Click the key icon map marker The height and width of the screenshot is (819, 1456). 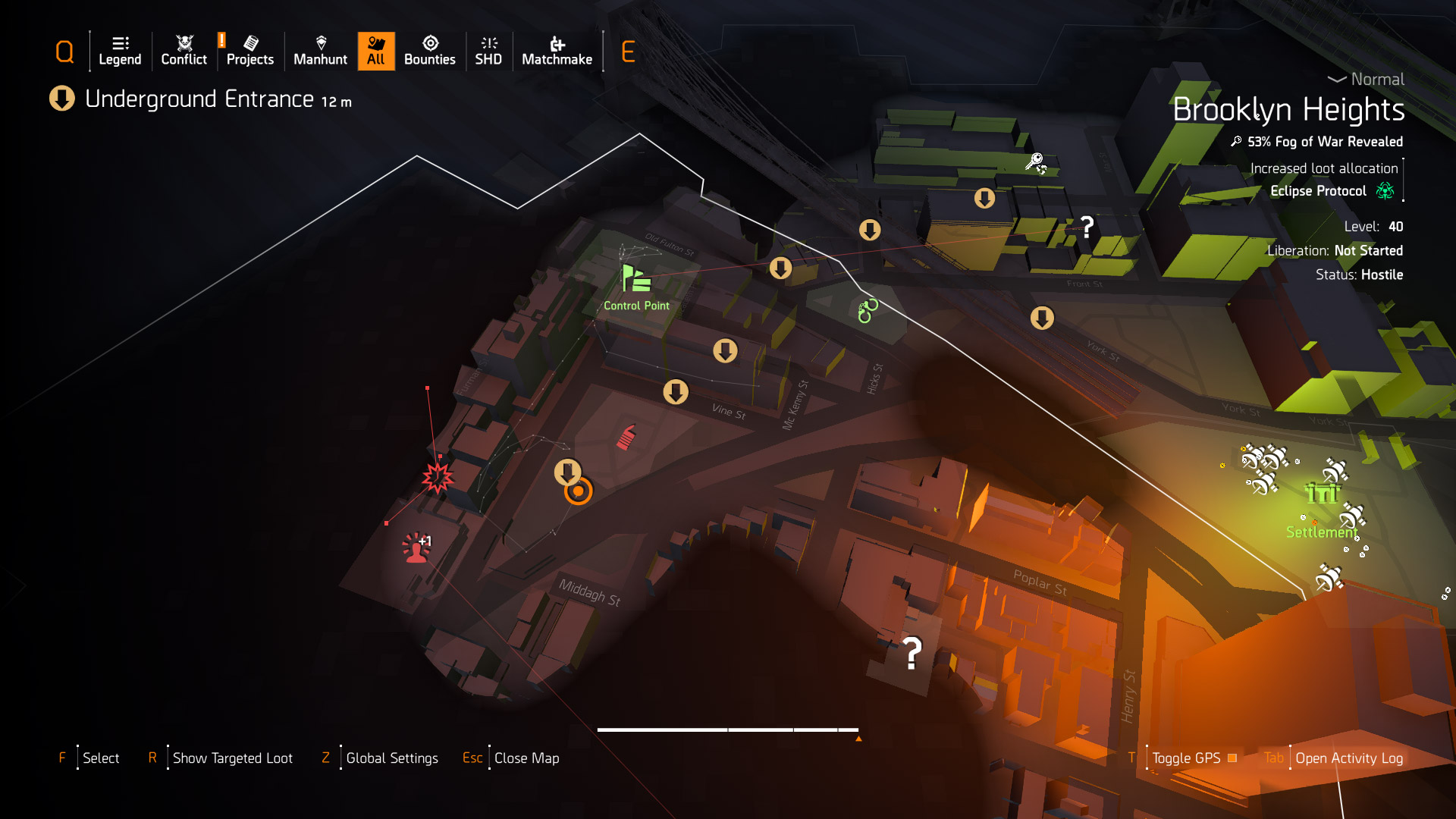click(x=1035, y=162)
